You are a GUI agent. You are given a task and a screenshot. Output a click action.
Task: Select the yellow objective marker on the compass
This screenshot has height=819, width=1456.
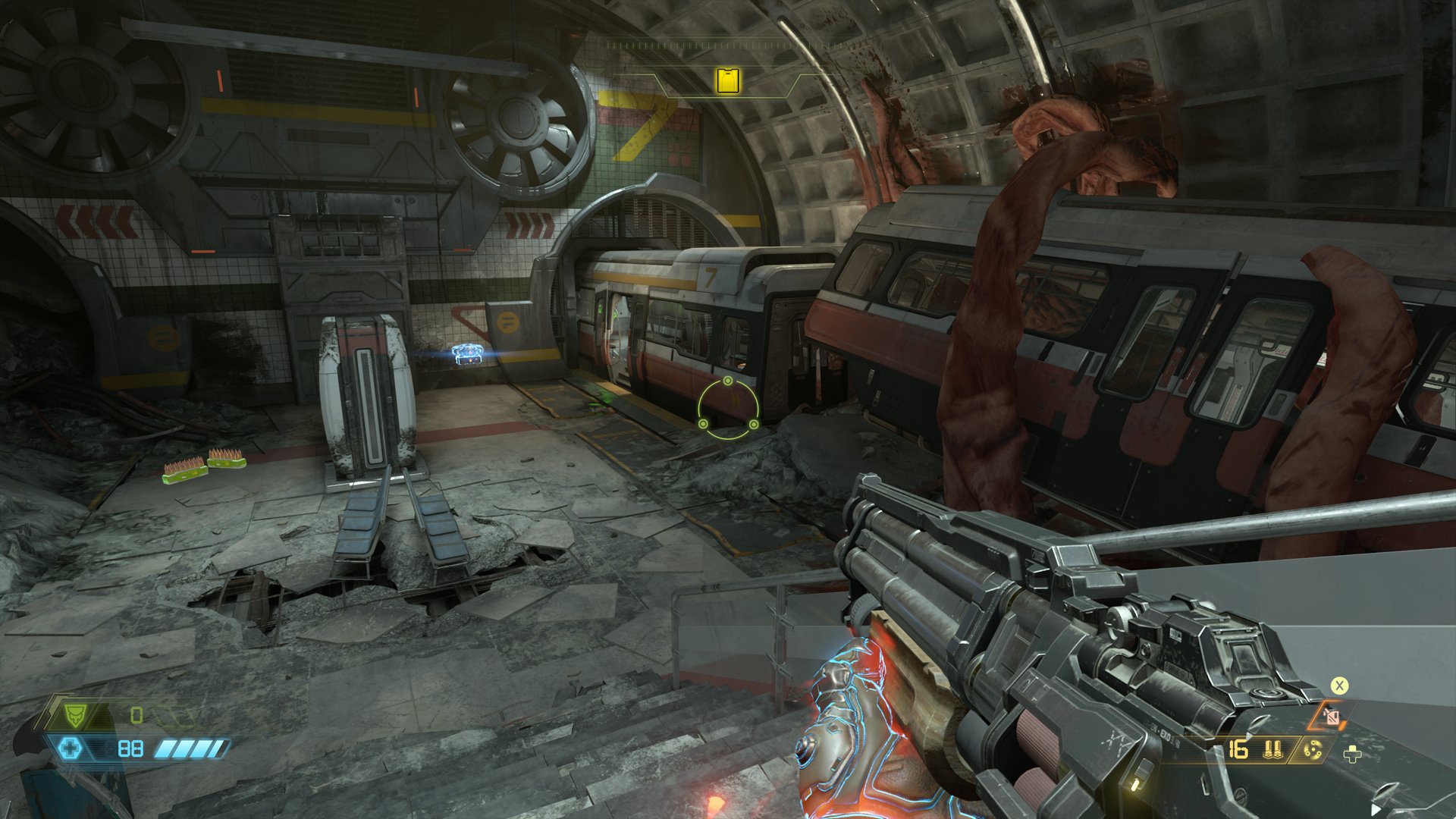(728, 80)
